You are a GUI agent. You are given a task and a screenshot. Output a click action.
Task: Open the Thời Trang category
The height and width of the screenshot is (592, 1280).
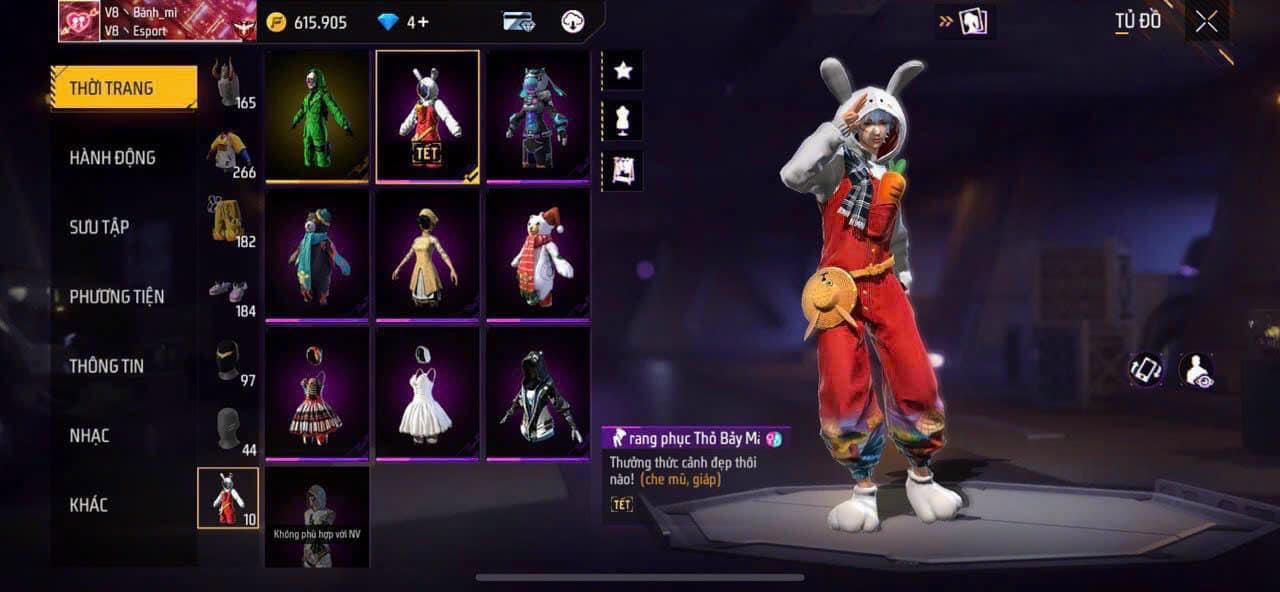(x=123, y=88)
